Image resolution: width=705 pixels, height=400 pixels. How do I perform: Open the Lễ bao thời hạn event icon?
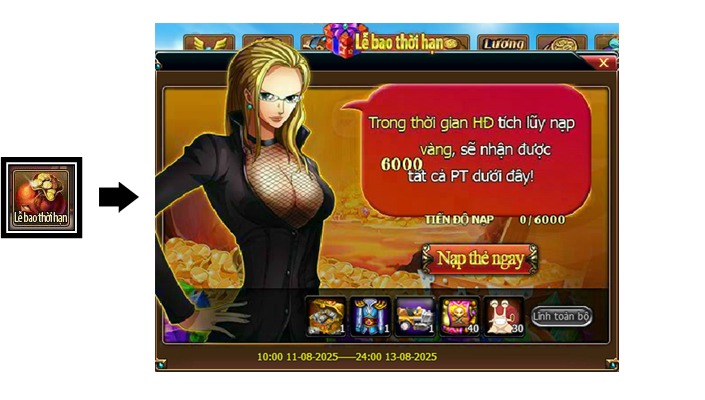click(39, 197)
